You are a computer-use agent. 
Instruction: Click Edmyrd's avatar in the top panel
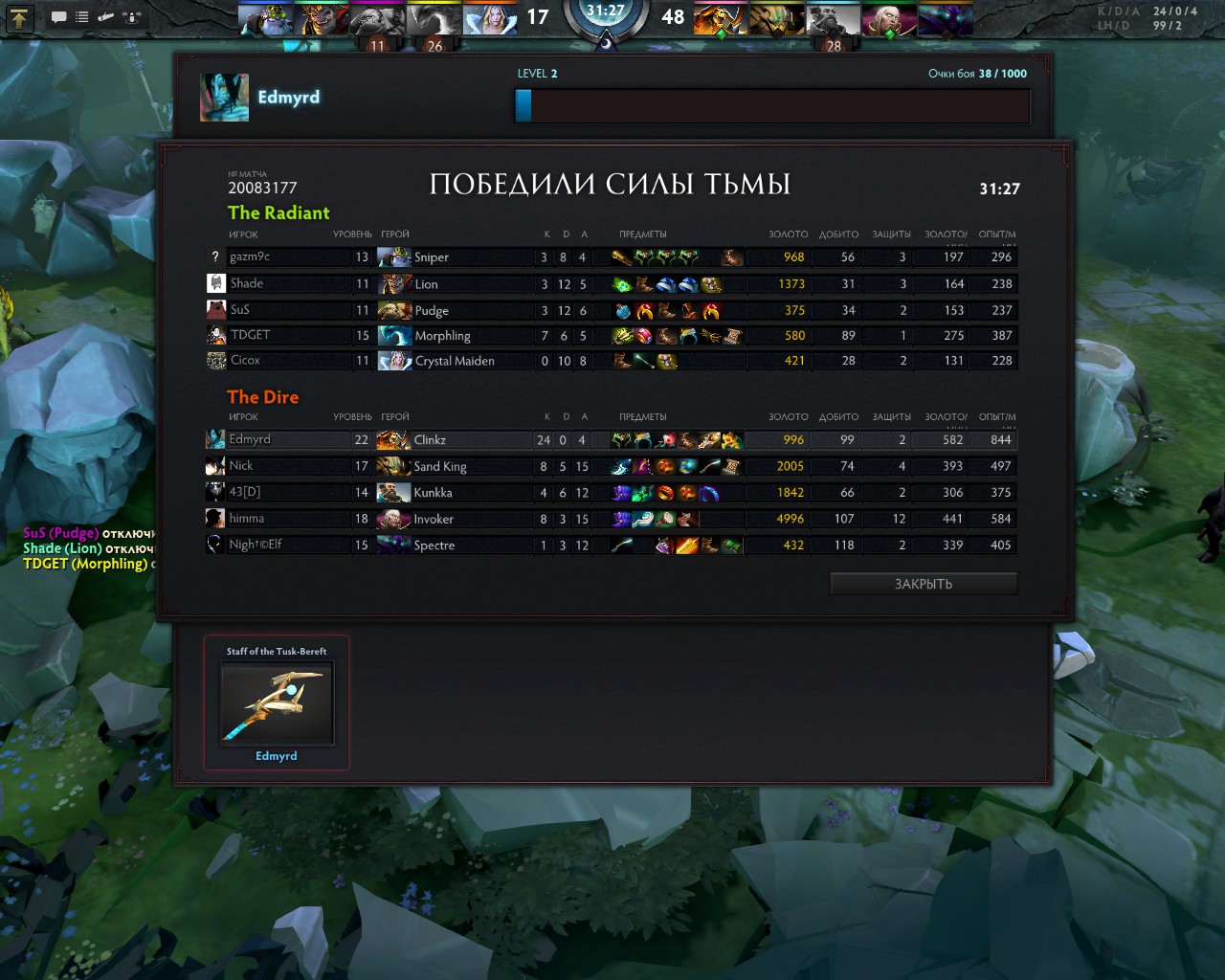pyautogui.click(x=224, y=97)
